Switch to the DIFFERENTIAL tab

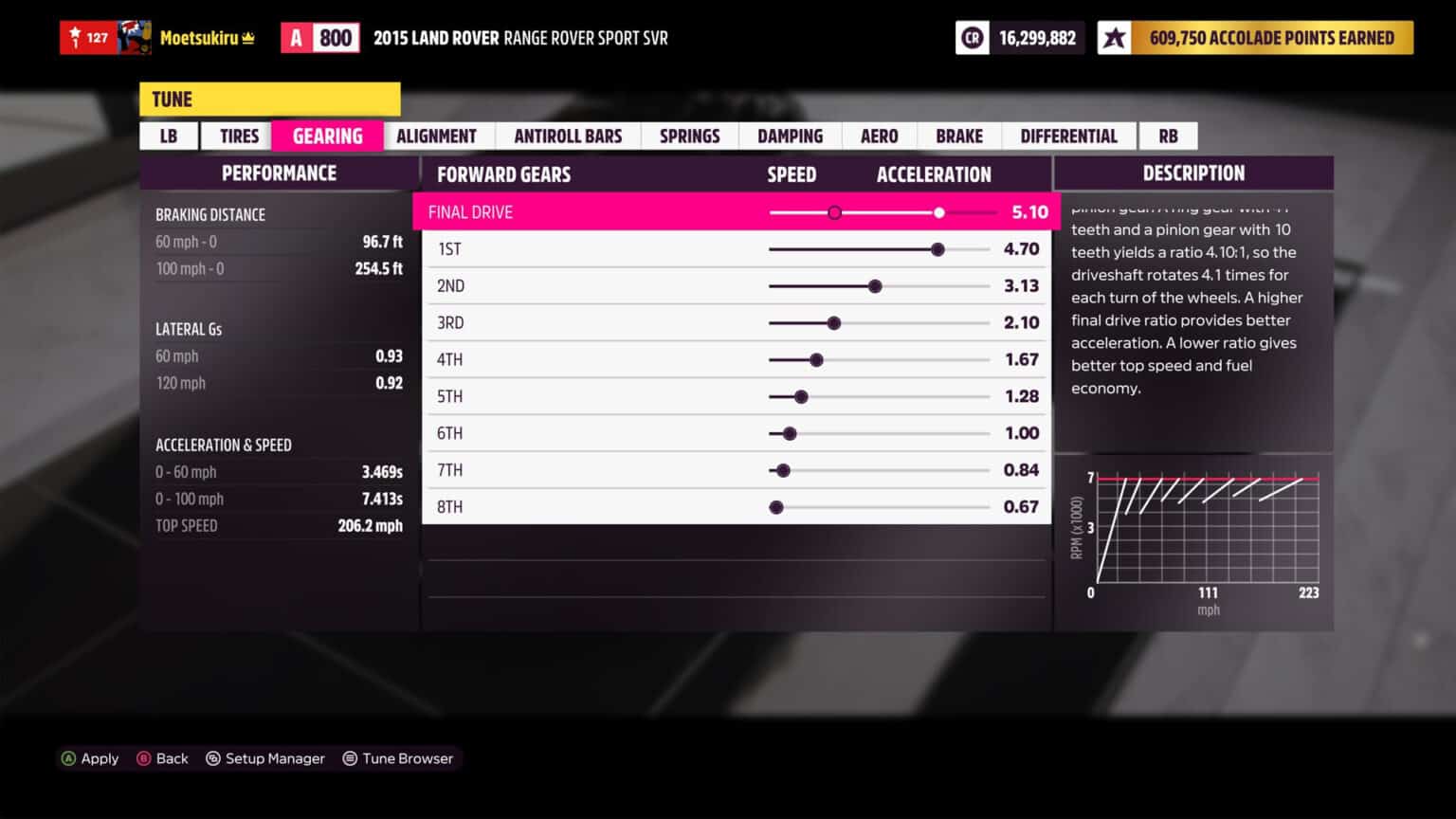[1069, 136]
